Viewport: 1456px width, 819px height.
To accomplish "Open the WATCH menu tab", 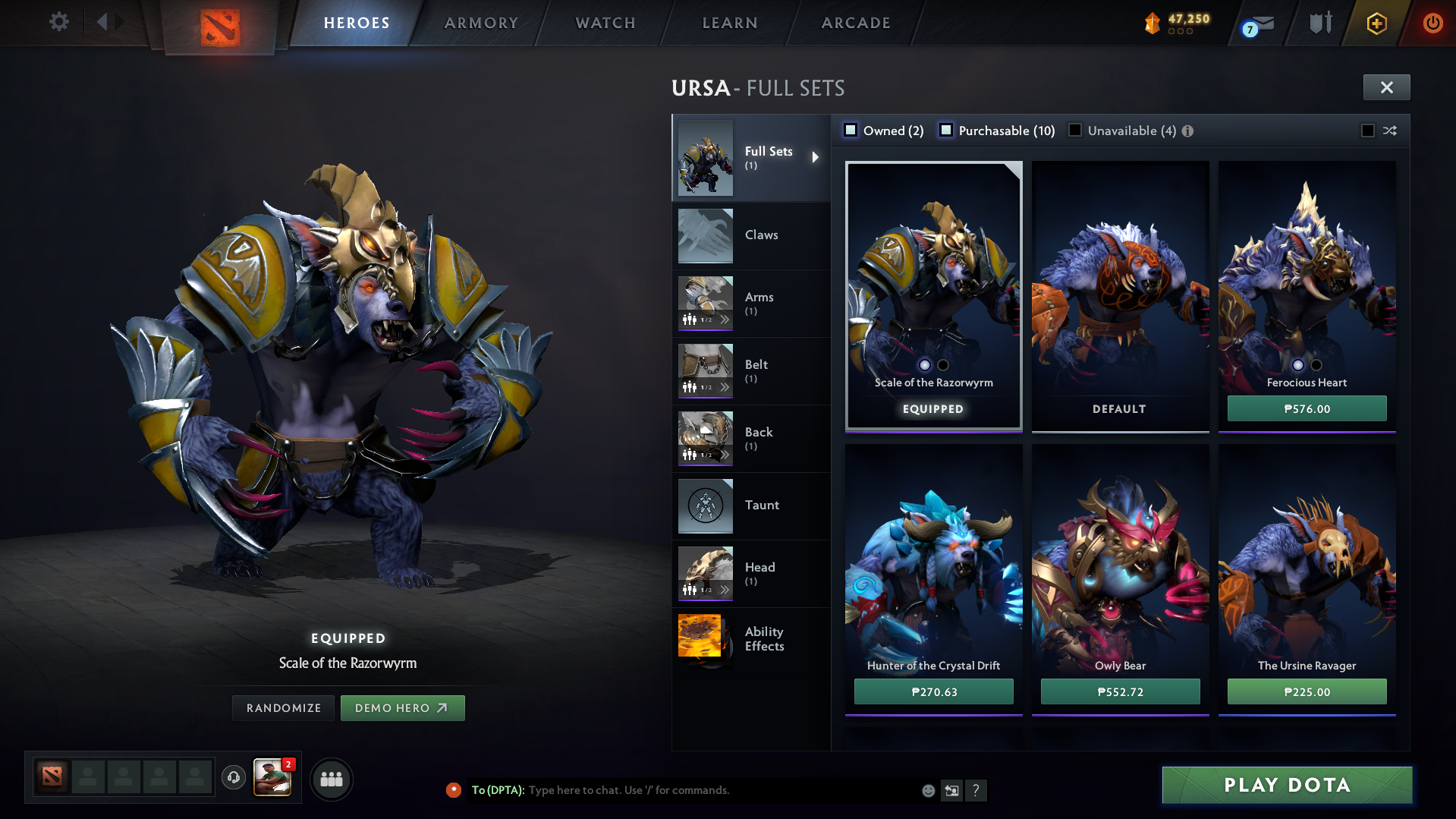I will pyautogui.click(x=605, y=23).
